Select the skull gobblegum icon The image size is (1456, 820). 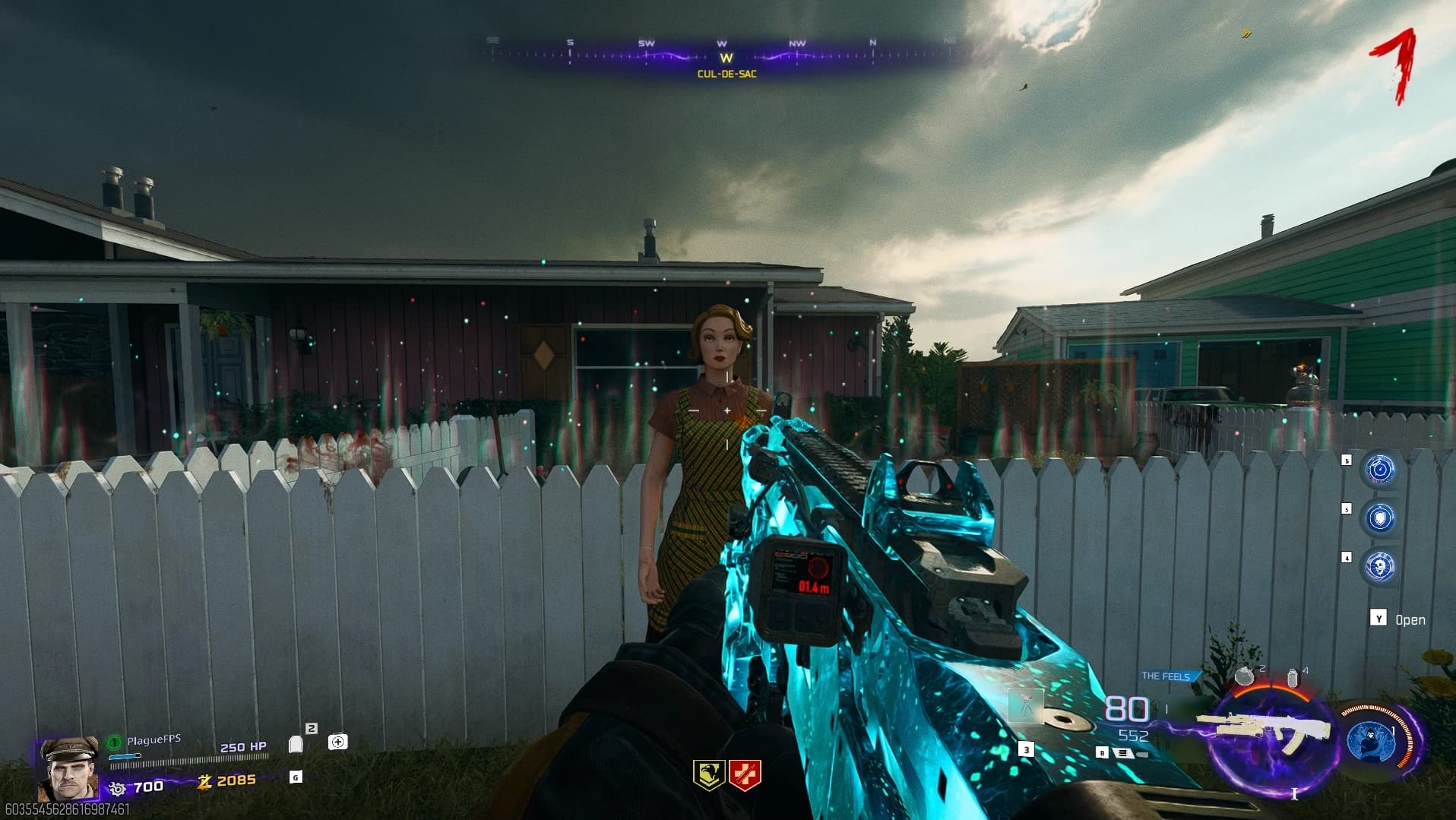(x=1380, y=567)
